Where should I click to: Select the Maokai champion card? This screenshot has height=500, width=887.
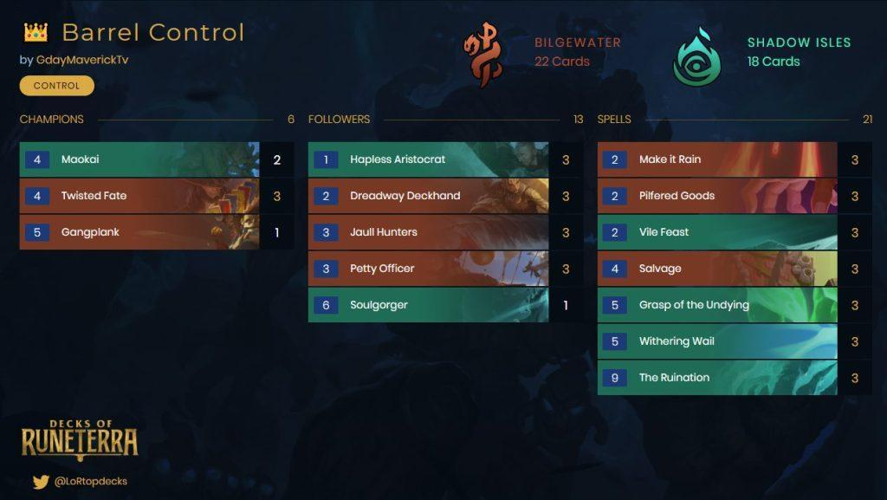[x=140, y=160]
